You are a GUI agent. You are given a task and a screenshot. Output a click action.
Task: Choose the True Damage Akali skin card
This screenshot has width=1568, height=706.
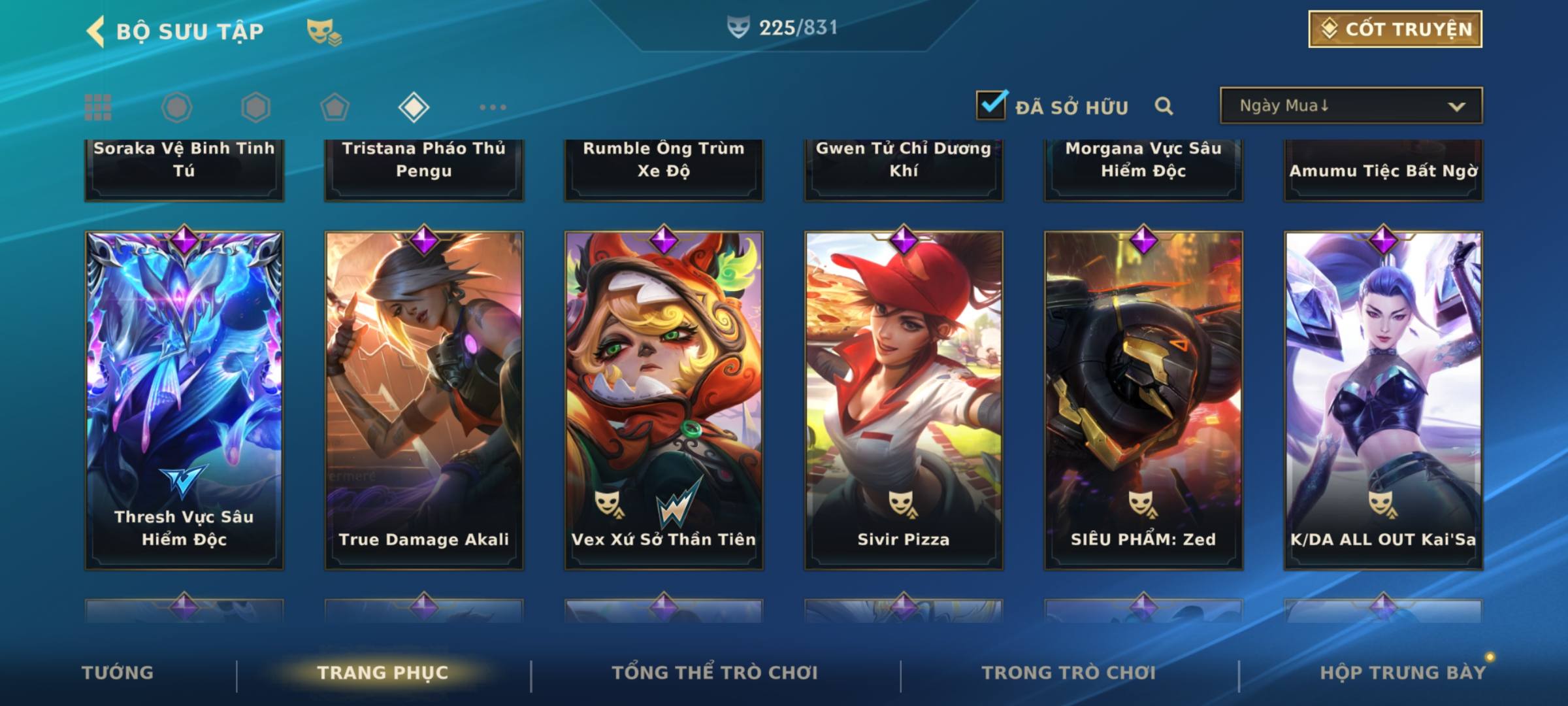424,400
